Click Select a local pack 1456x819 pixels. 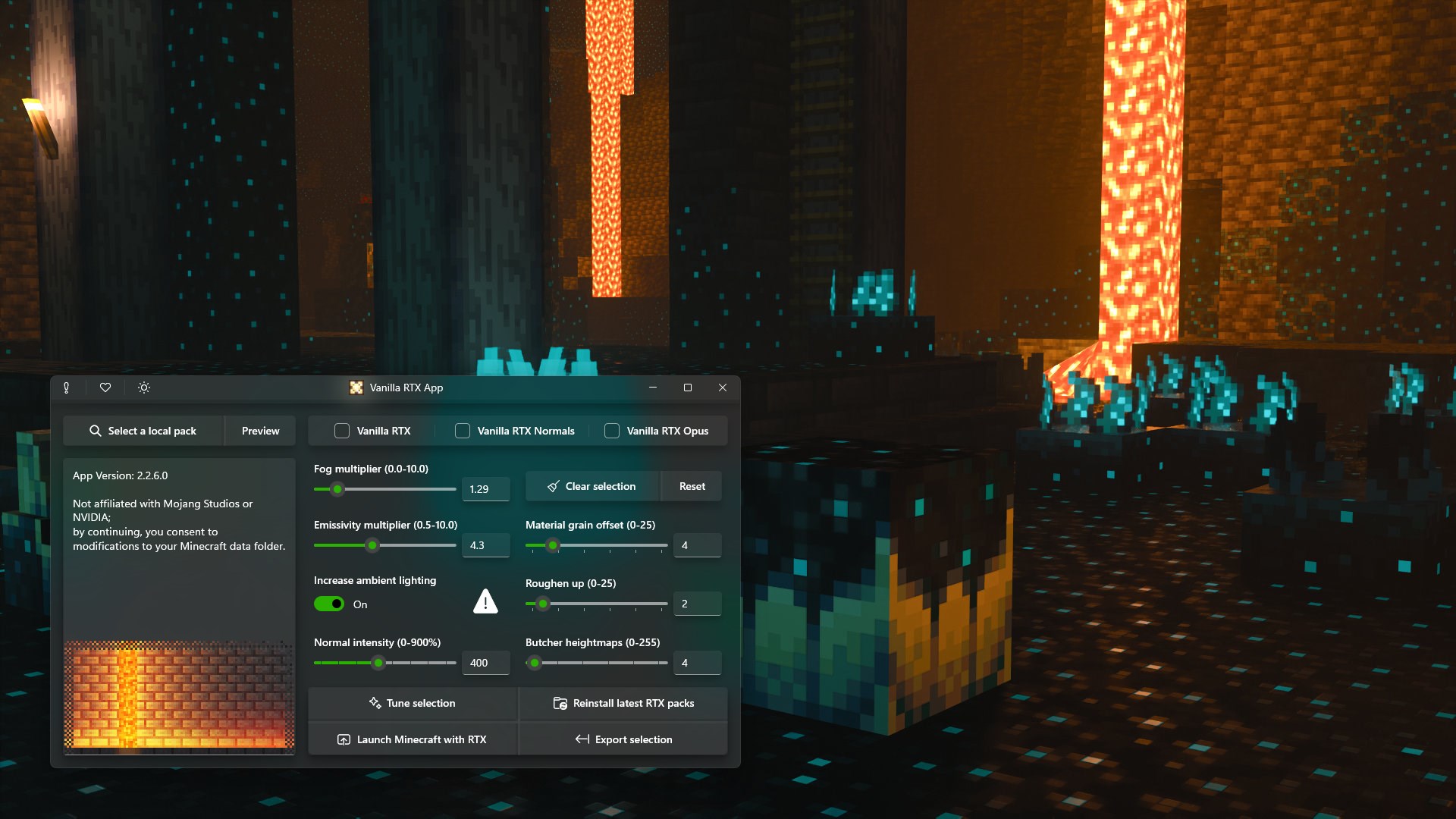point(152,430)
